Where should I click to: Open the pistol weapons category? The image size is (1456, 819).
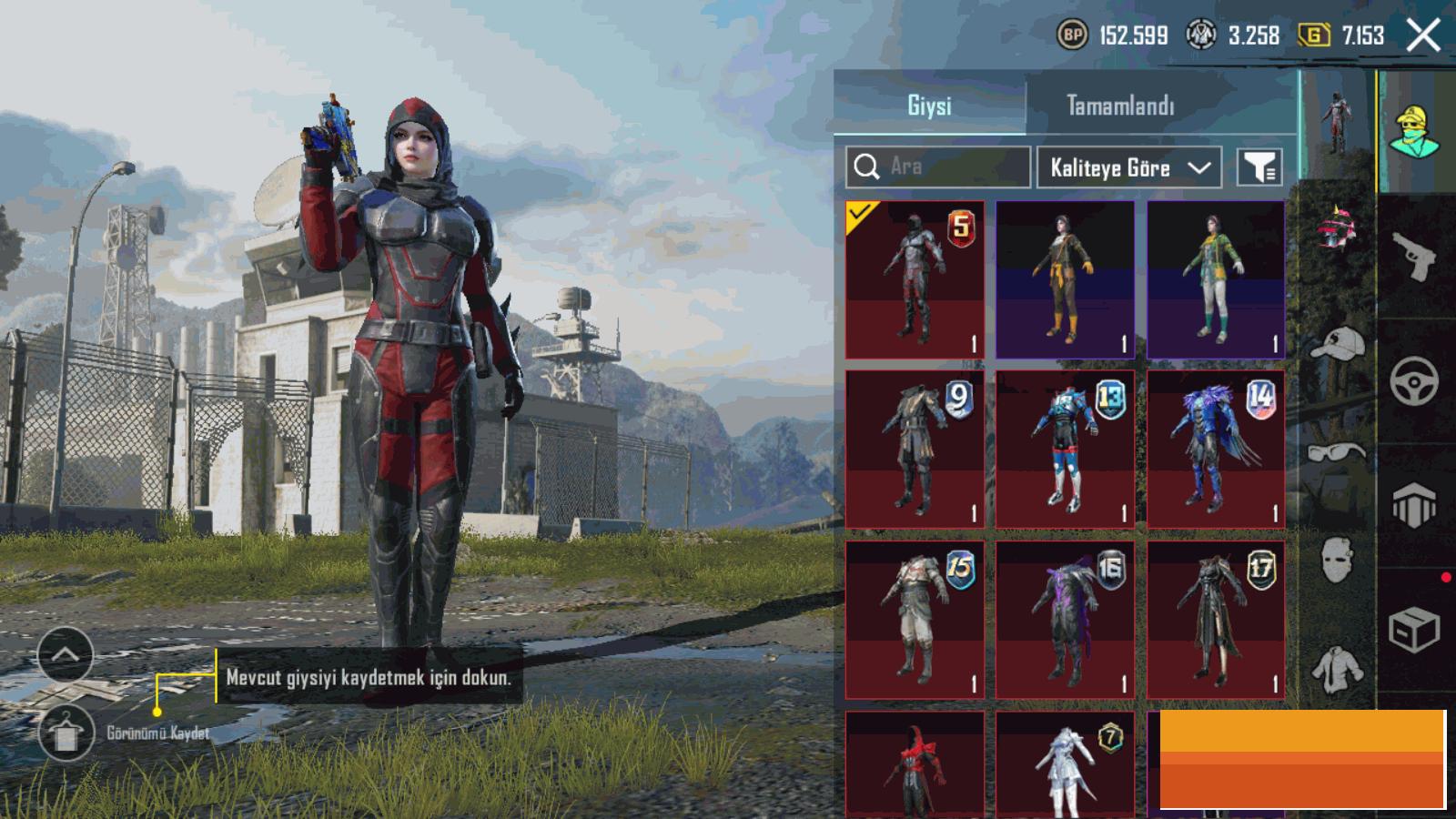tap(1414, 257)
